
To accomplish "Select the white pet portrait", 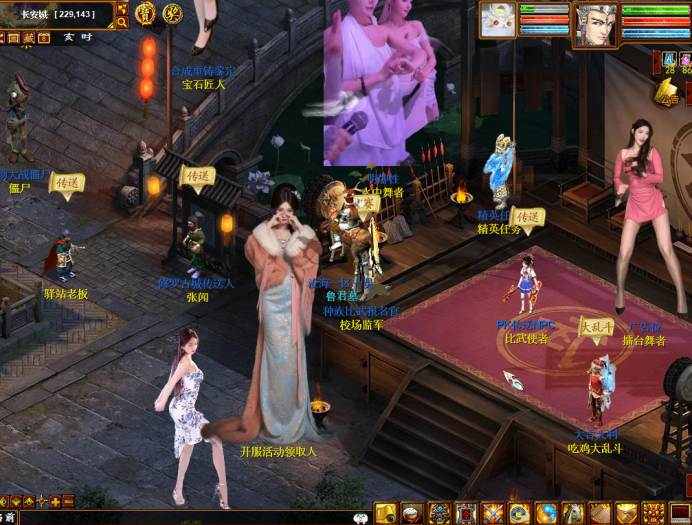I will 498,20.
